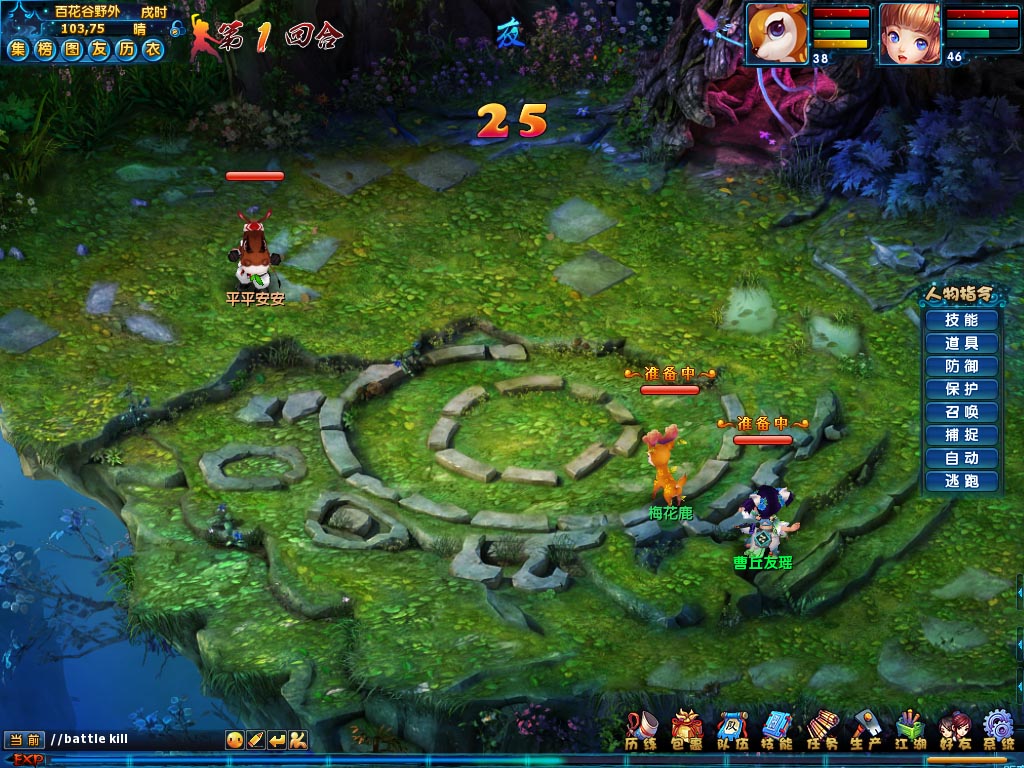Click the fawn pet portrait

tap(774, 32)
